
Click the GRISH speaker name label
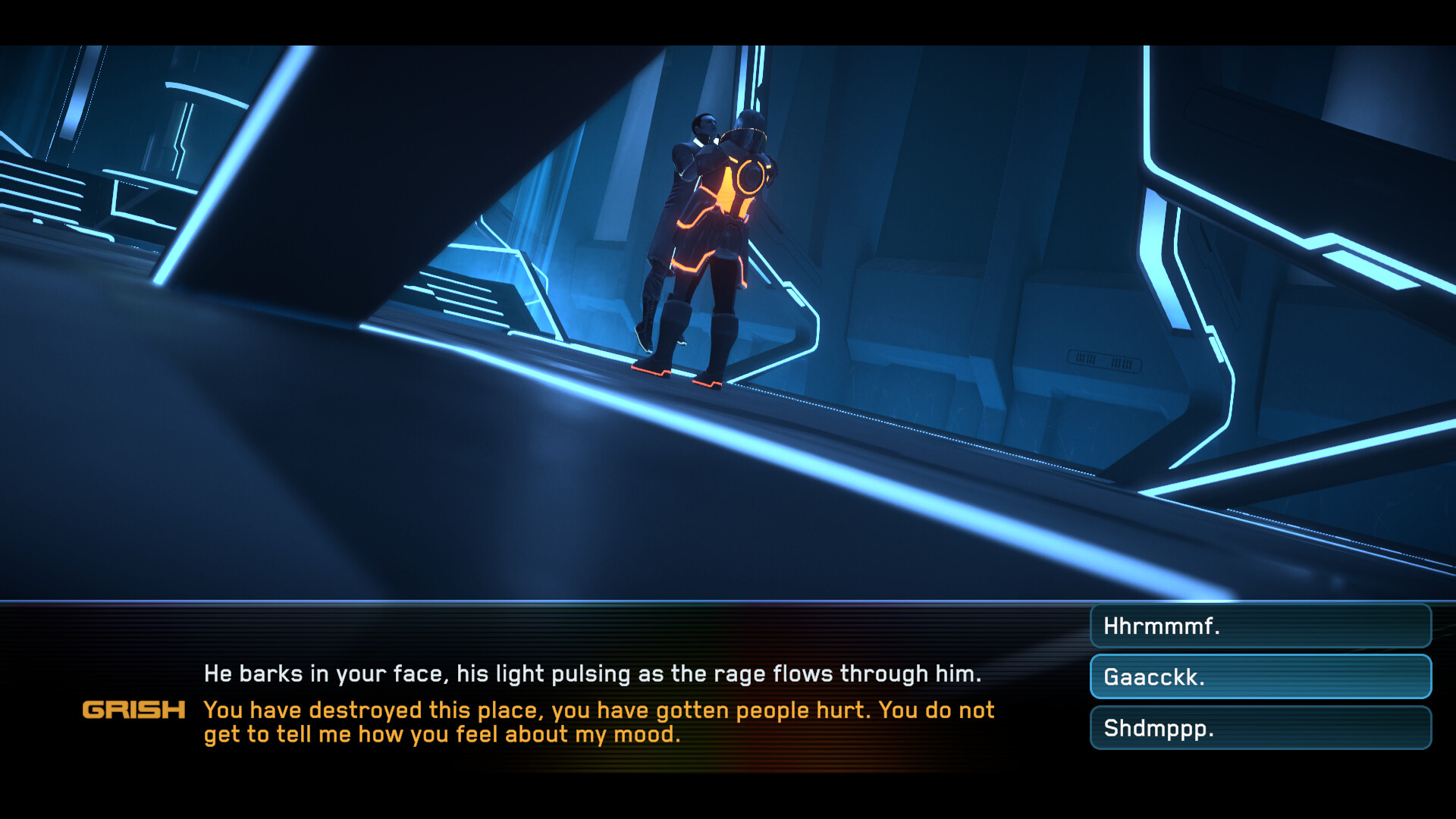[133, 711]
